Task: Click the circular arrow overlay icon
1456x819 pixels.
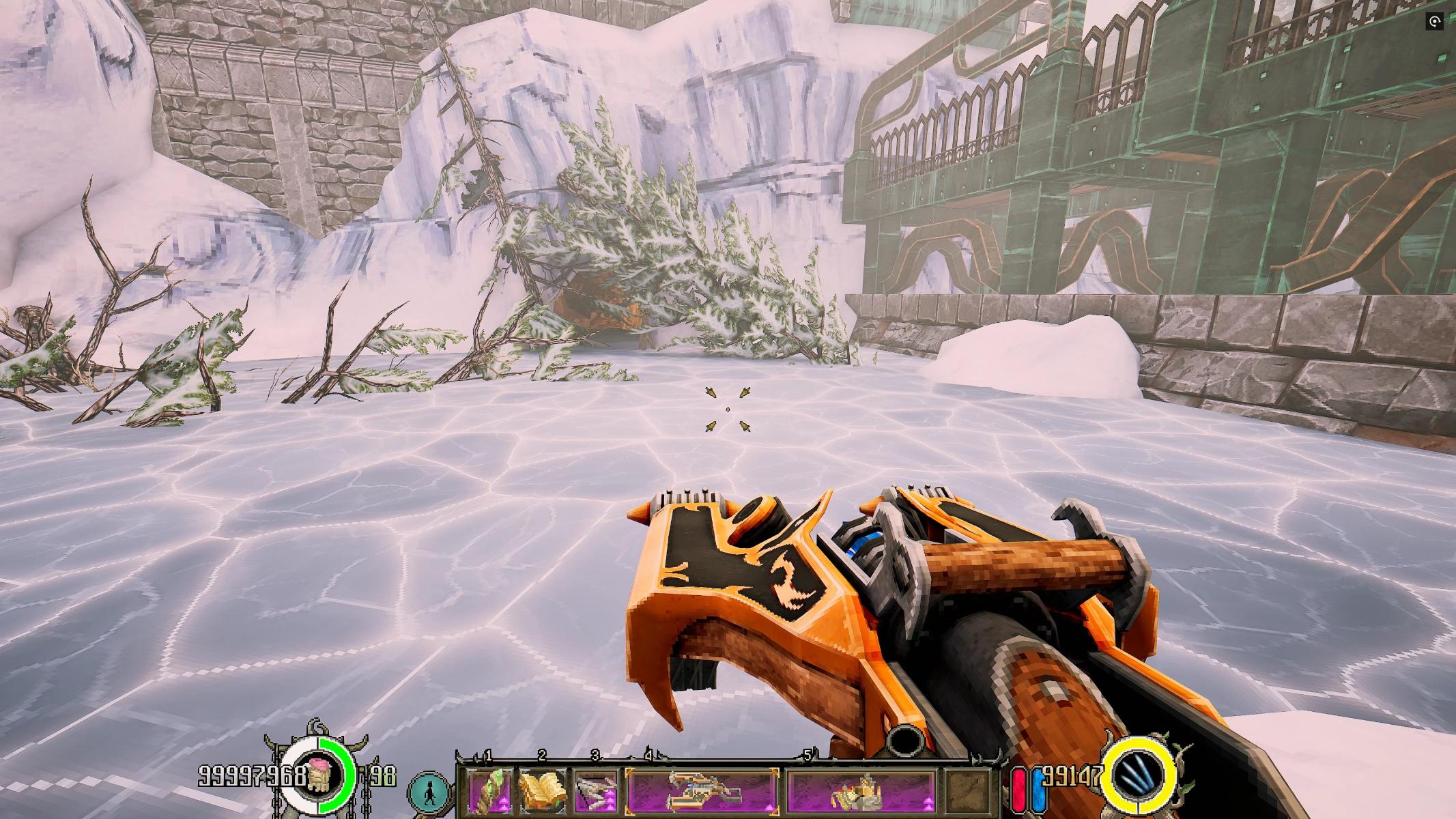Action: tap(1434, 22)
